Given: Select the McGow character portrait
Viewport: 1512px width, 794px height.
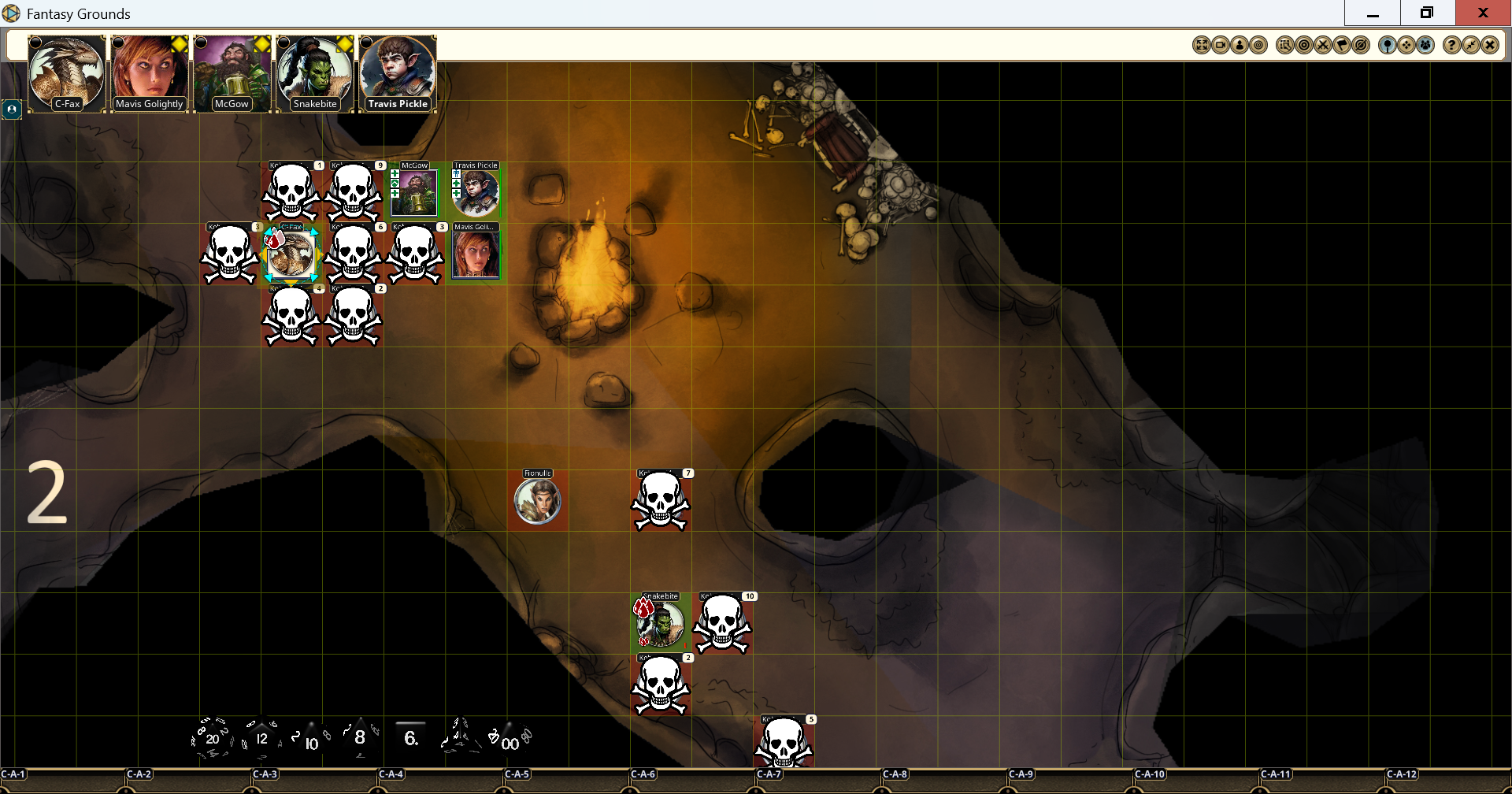Looking at the screenshot, I should point(232,74).
